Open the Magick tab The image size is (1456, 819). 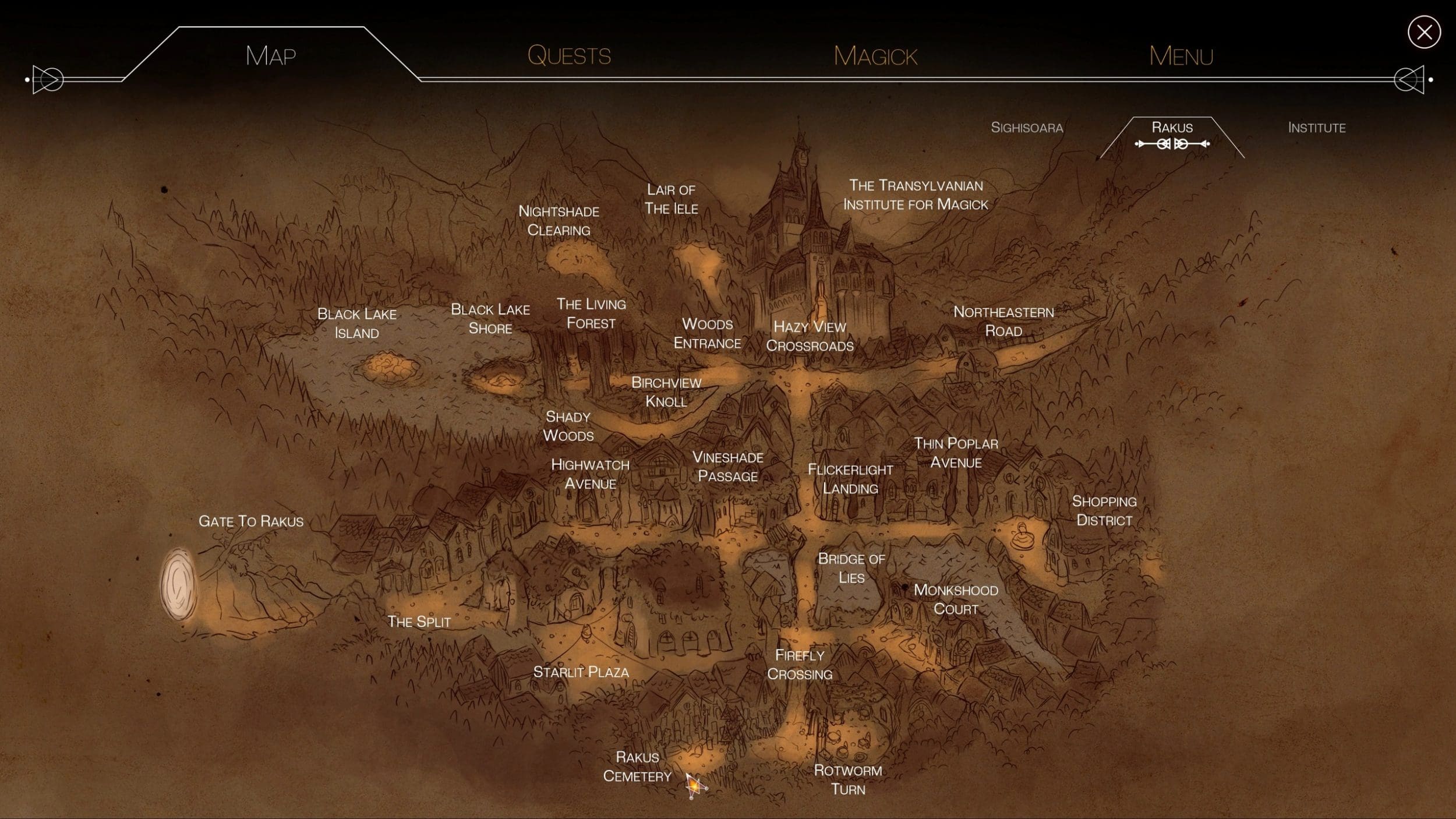tap(875, 57)
